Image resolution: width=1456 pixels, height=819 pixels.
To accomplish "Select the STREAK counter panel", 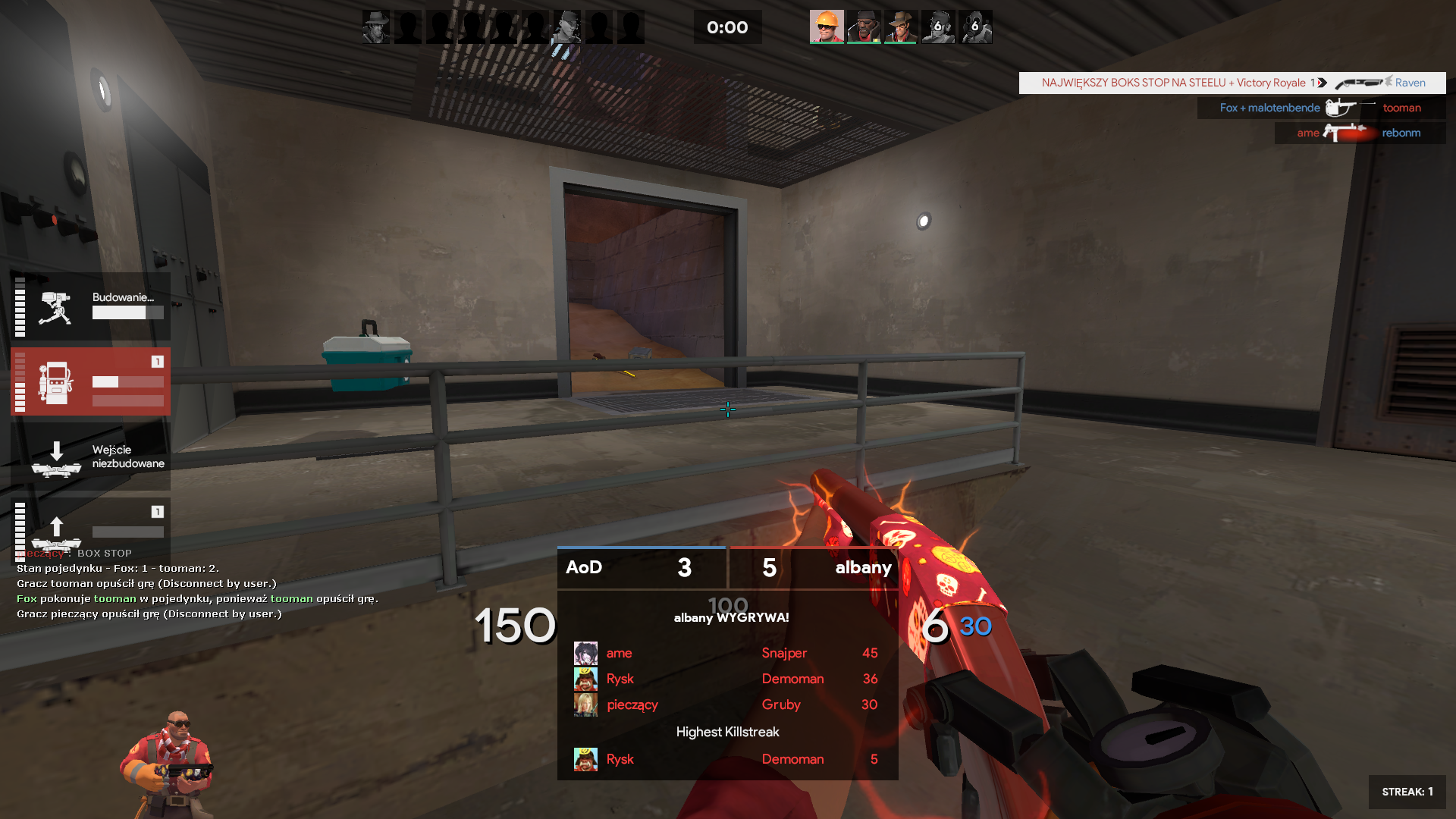I will coord(1407,792).
